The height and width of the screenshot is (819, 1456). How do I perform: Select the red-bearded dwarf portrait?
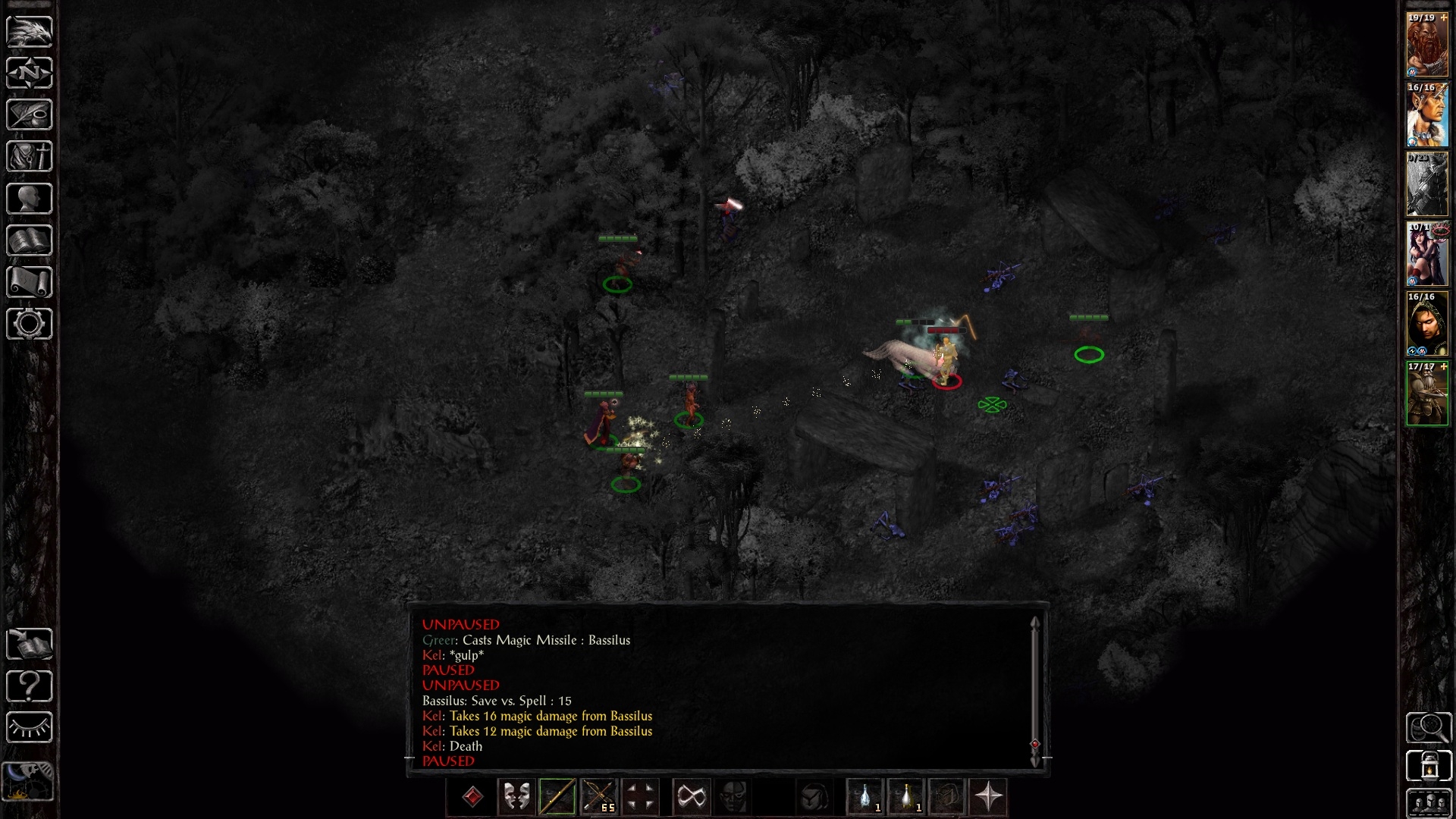1427,45
